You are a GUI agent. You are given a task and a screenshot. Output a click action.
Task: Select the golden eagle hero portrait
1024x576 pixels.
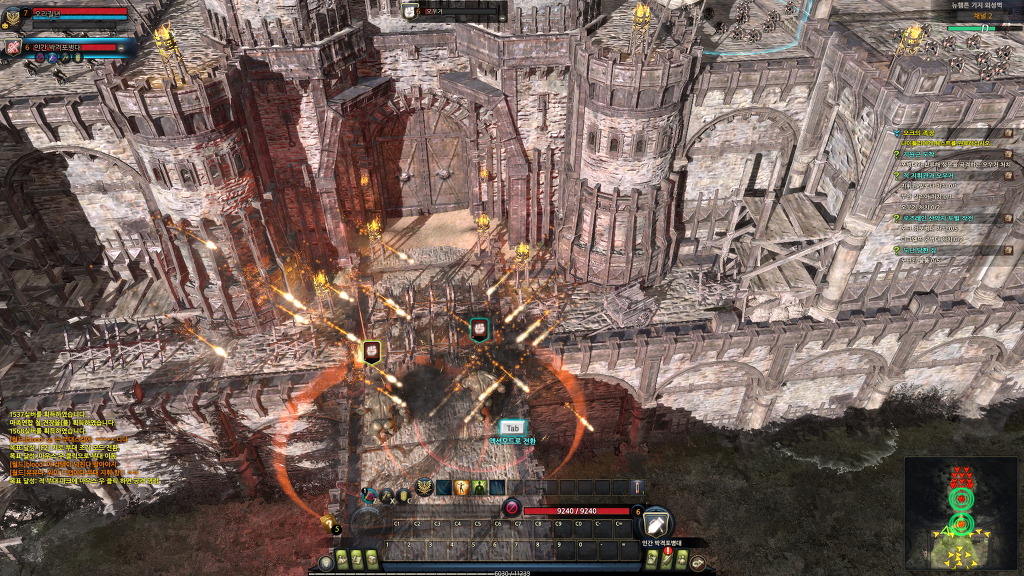(x=13, y=17)
